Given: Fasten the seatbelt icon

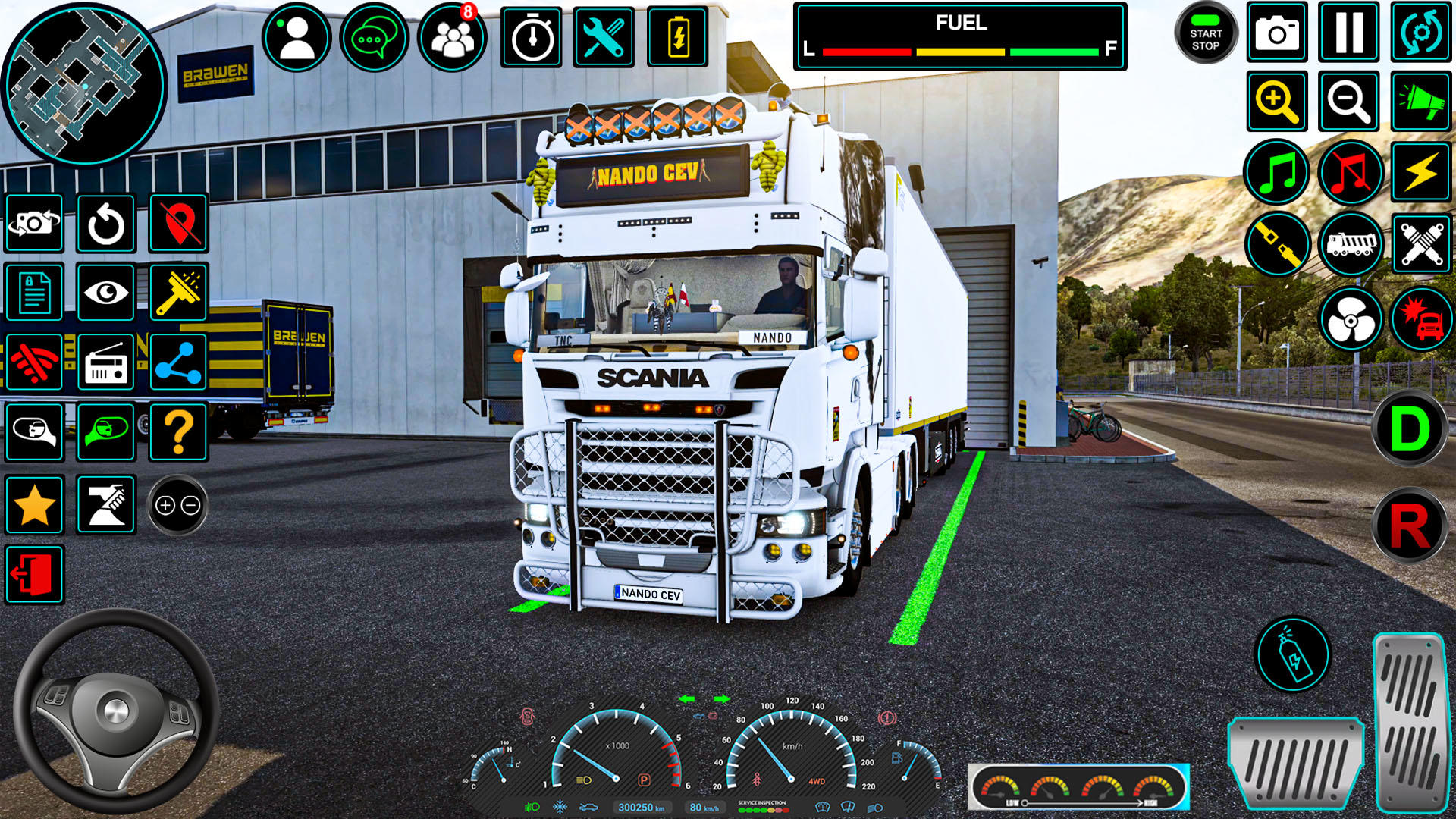Looking at the screenshot, I should (1277, 244).
